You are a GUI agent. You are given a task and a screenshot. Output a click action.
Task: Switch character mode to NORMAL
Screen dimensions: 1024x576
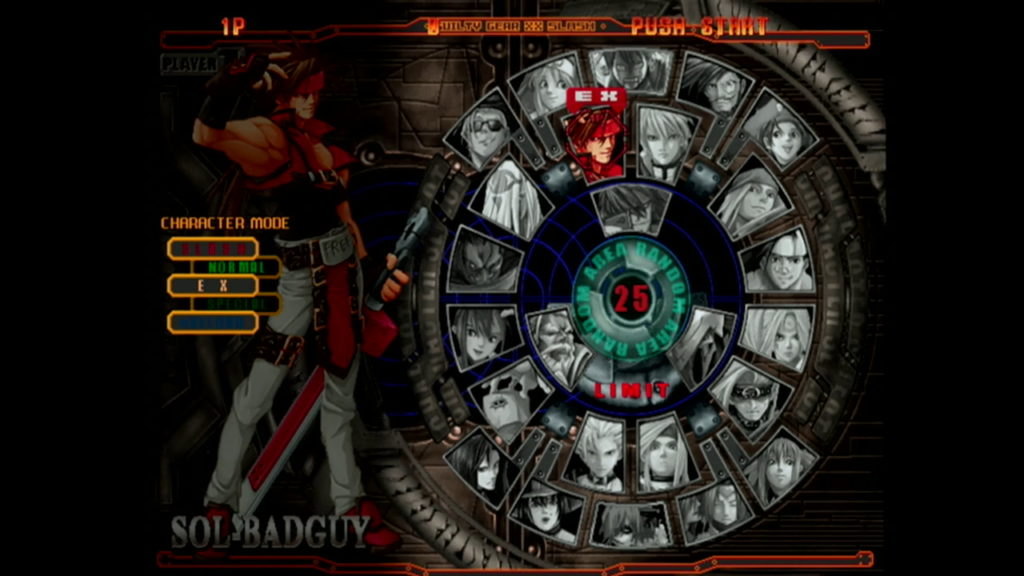(236, 267)
